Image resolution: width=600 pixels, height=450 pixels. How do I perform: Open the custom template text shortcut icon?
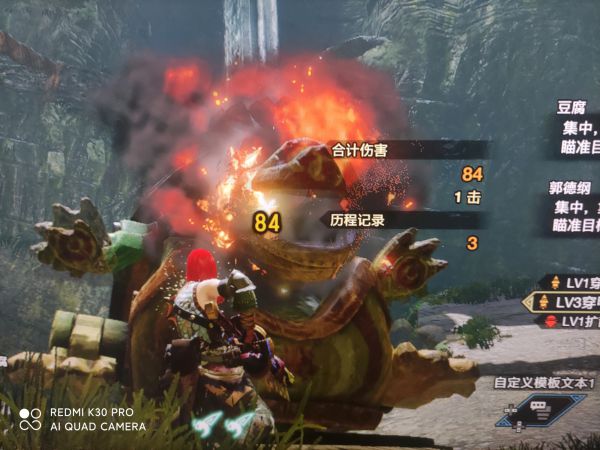tap(542, 409)
